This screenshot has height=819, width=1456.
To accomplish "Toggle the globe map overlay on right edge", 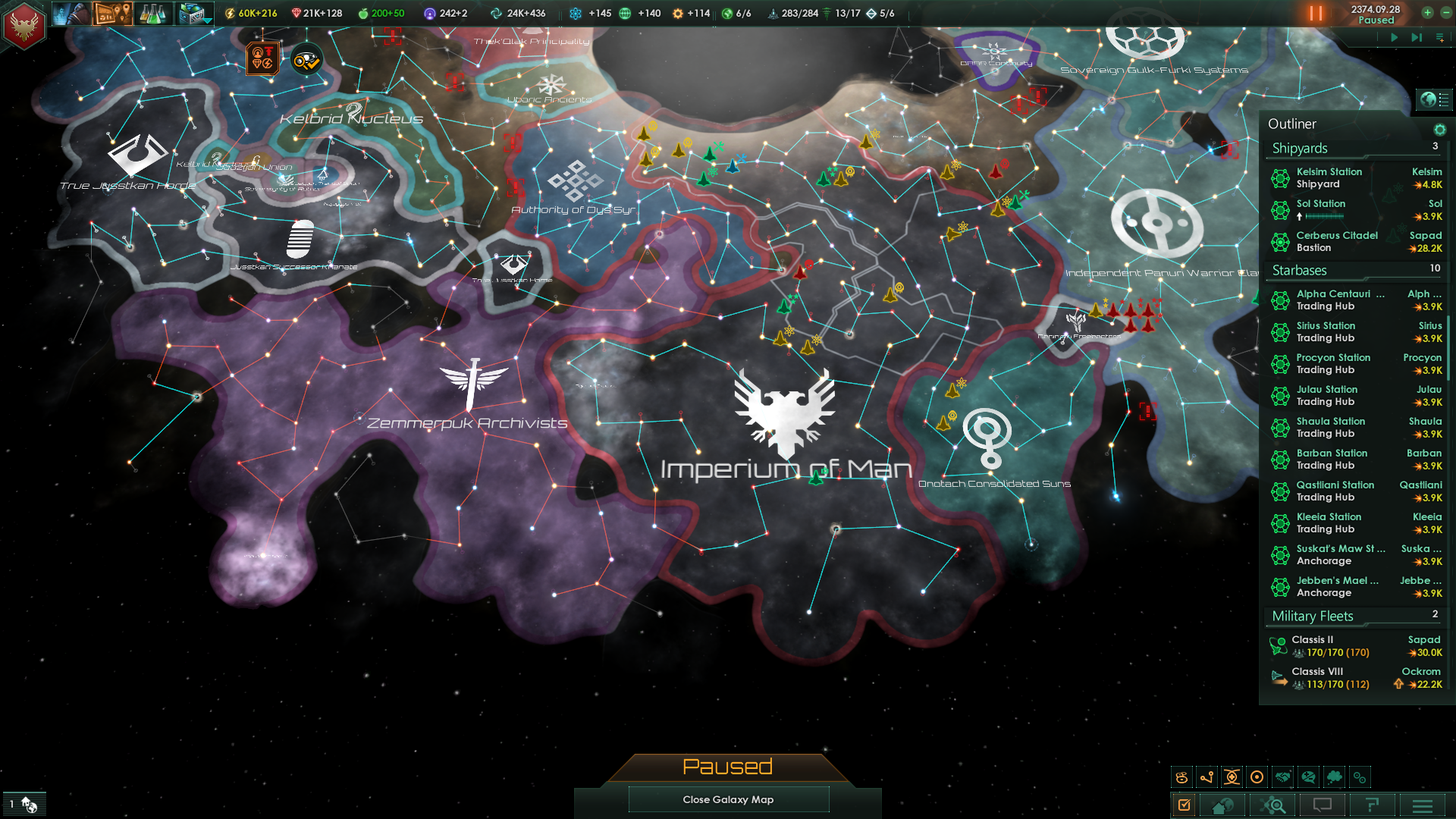I will (x=1434, y=98).
